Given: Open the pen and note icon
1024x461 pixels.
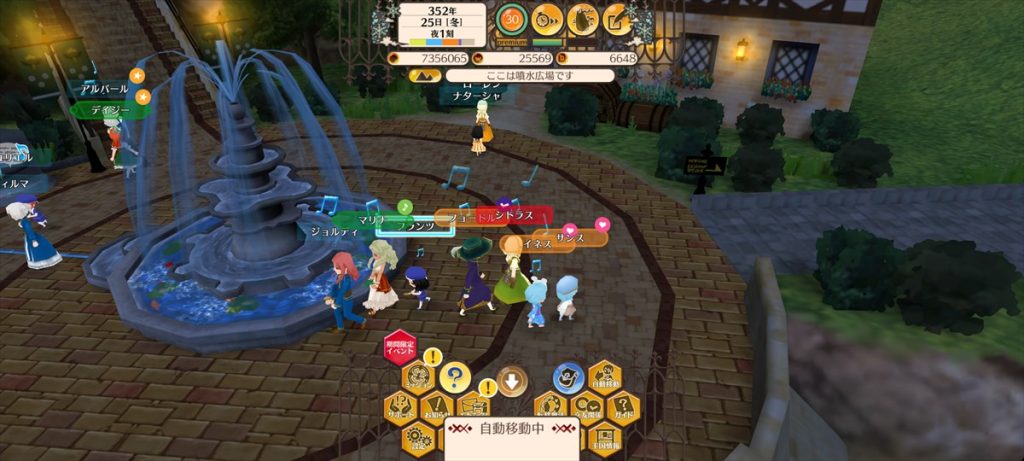Looking at the screenshot, I should 617,19.
